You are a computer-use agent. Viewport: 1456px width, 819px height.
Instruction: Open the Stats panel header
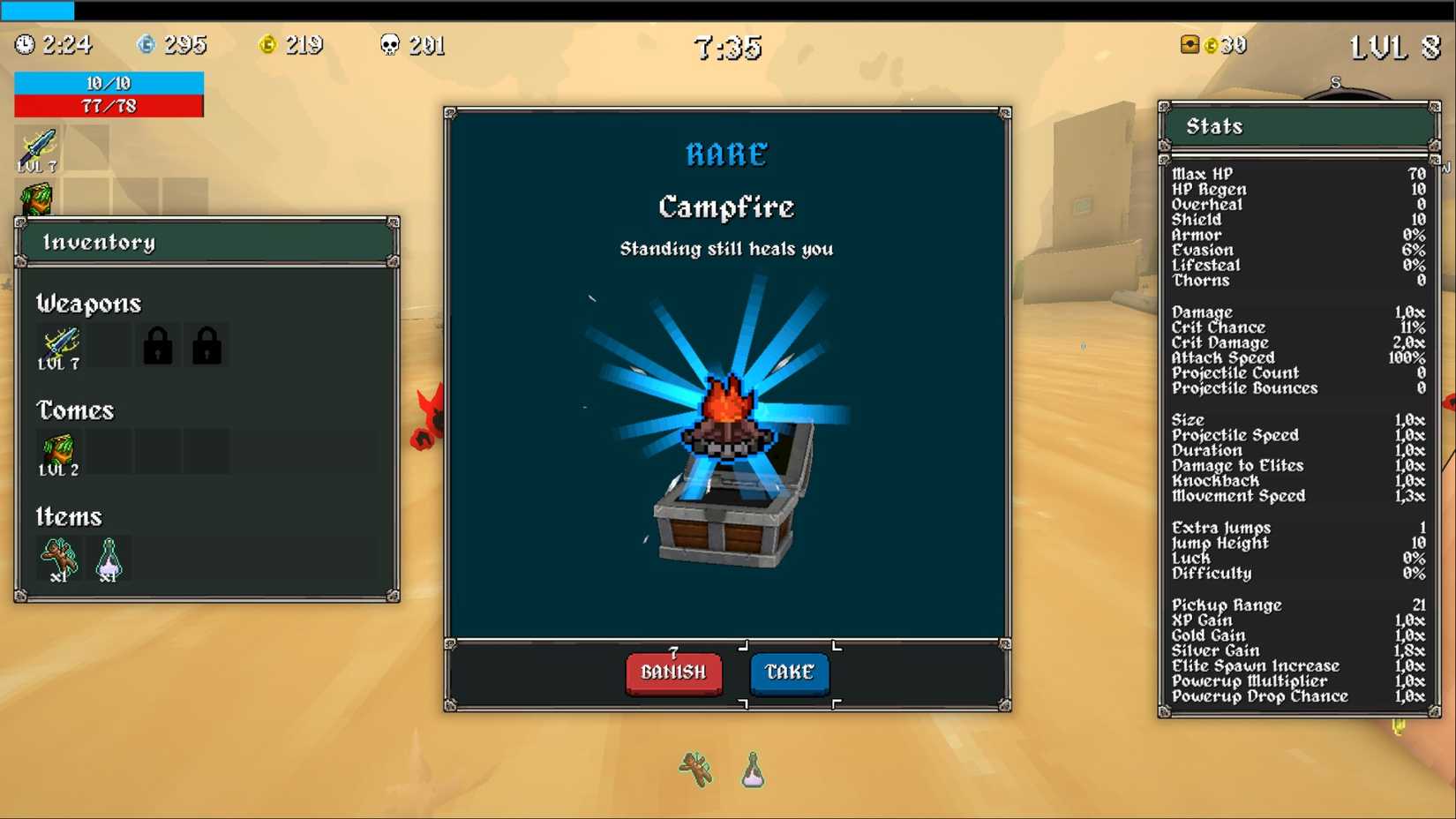(x=1215, y=126)
